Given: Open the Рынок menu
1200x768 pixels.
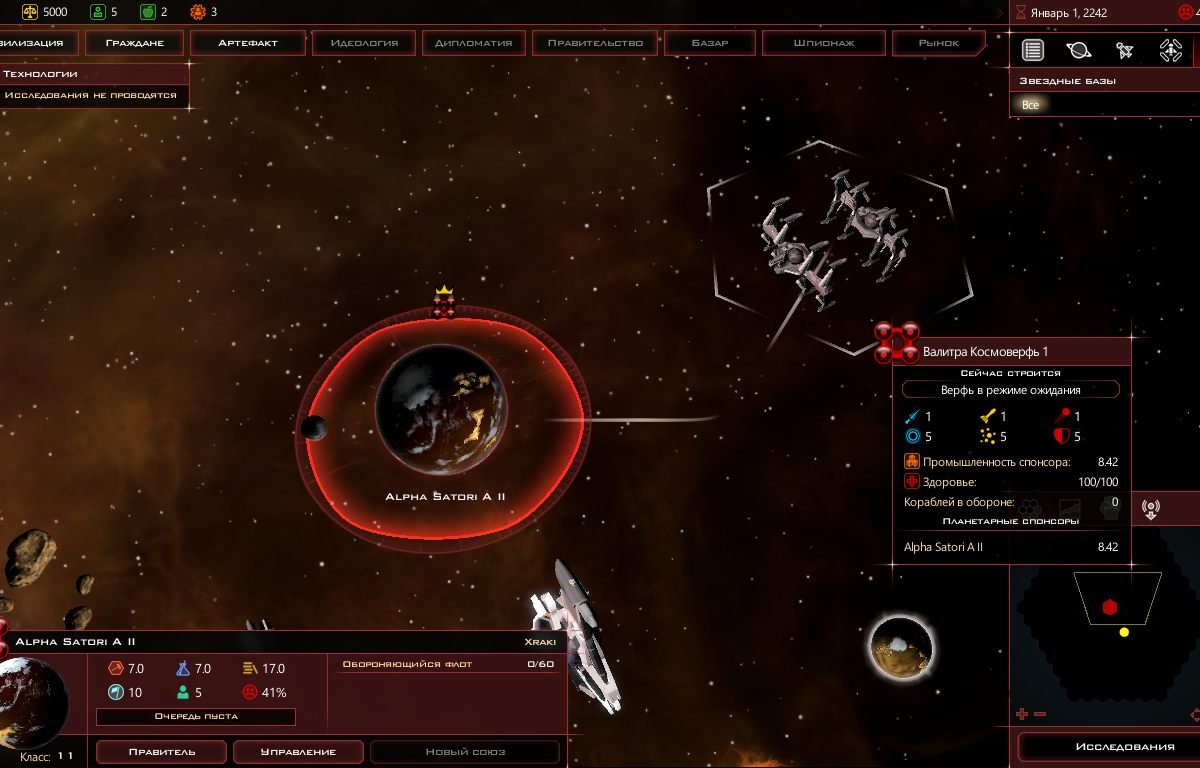Looking at the screenshot, I should tap(939, 43).
